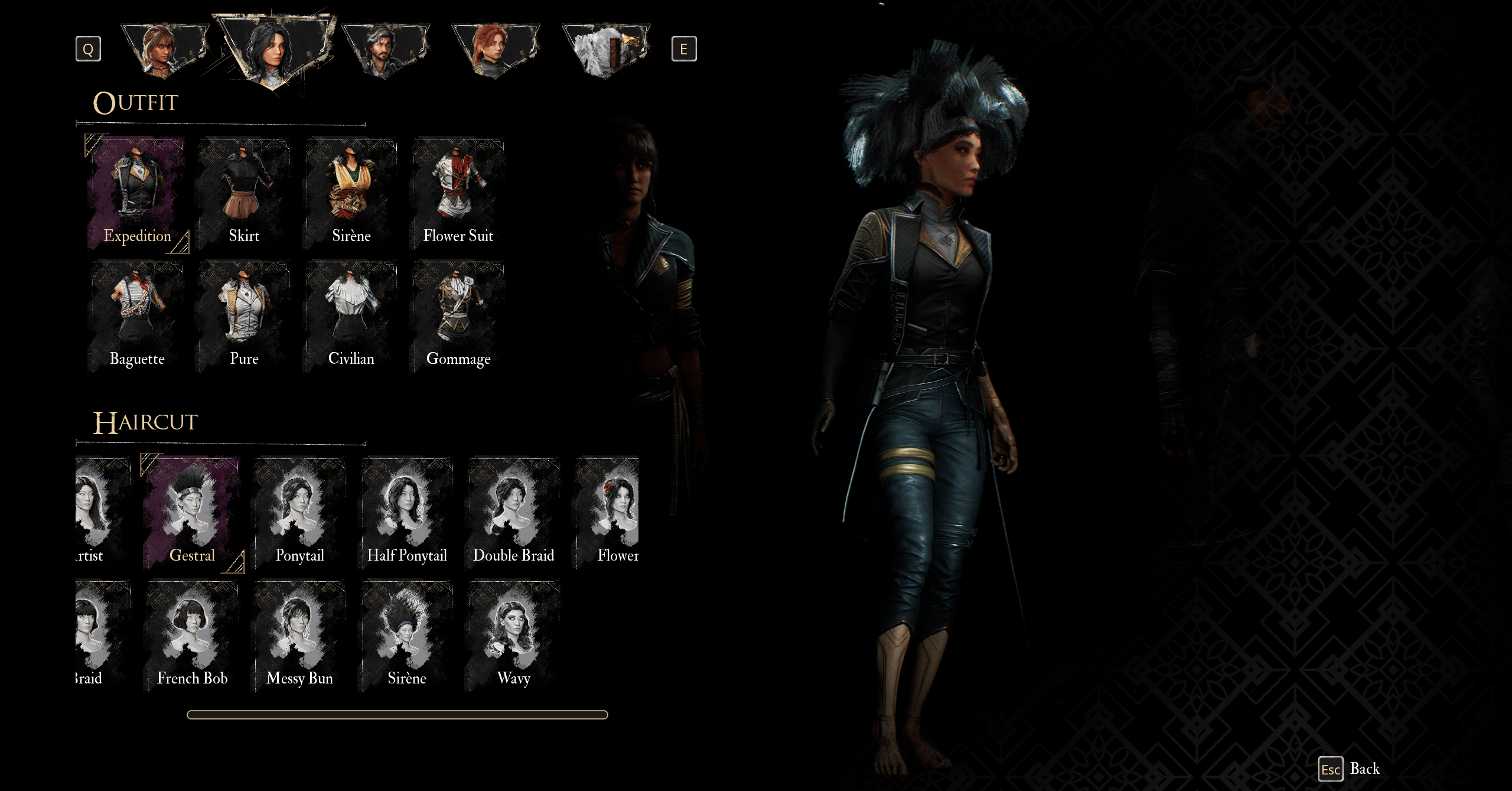Pick the Baguette outfit
The height and width of the screenshot is (791, 1512).
coord(136,317)
